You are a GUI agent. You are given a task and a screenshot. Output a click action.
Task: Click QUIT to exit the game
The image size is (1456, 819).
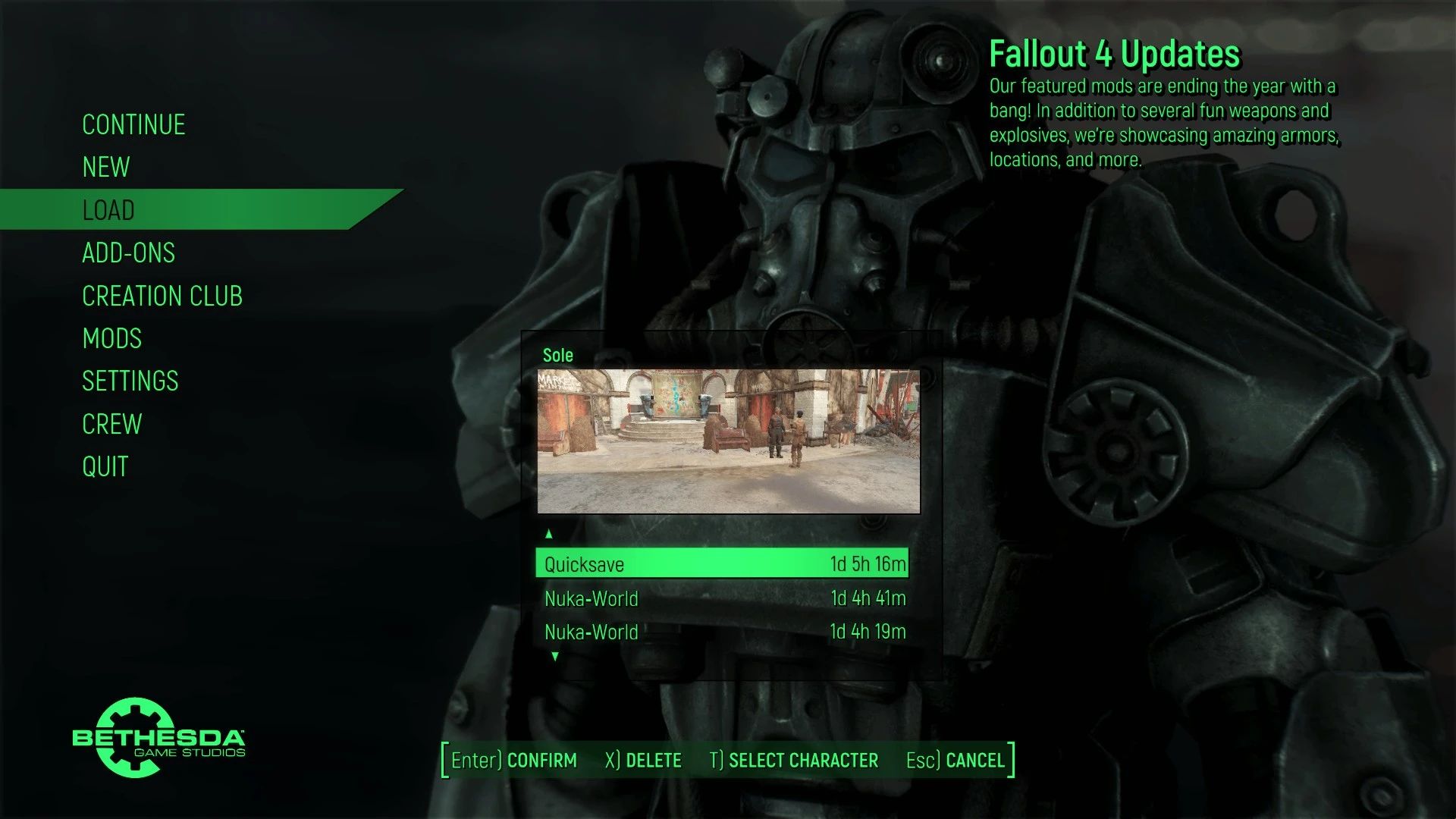tap(105, 466)
